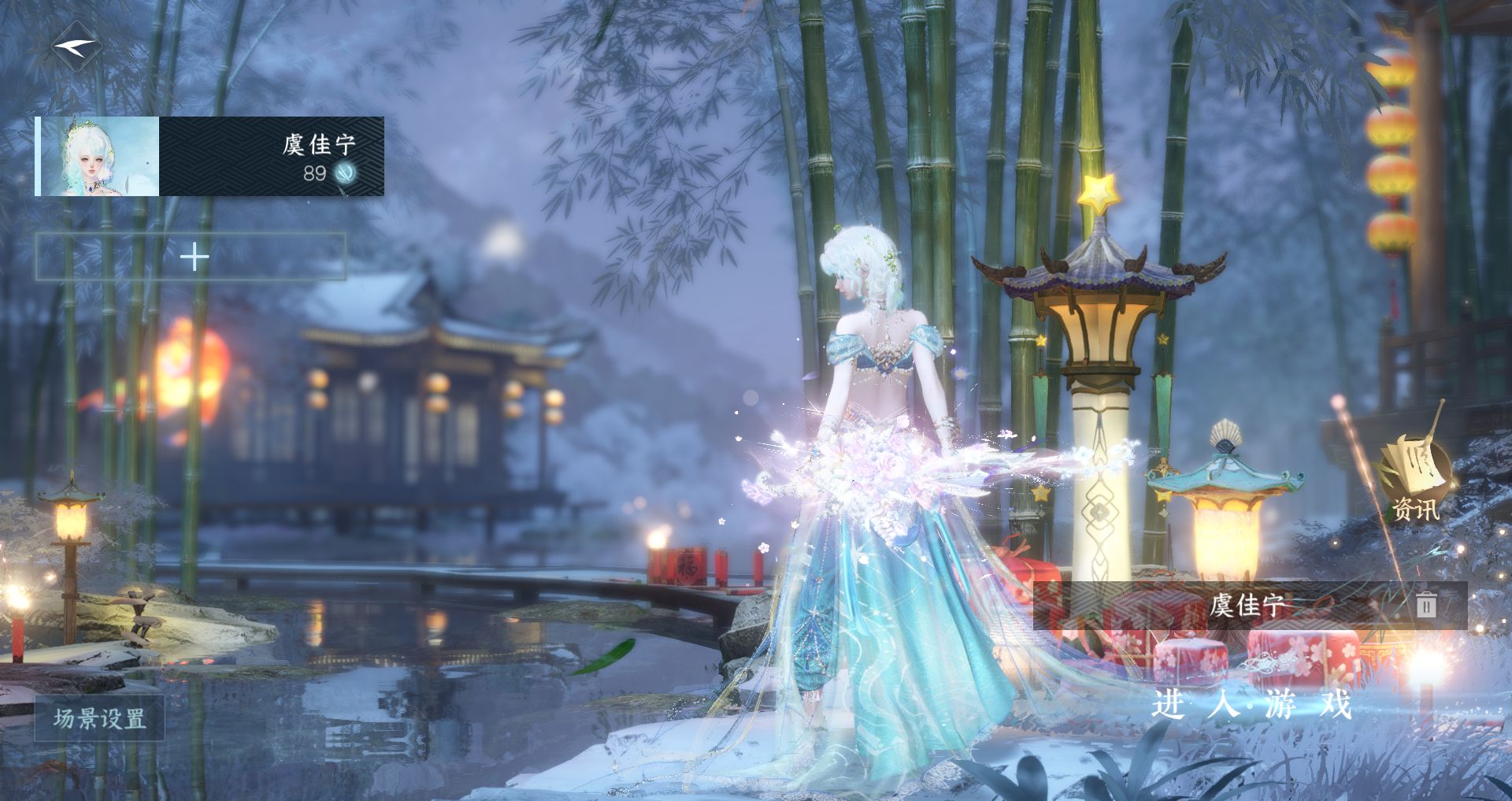Image resolution: width=1512 pixels, height=801 pixels.
Task: Select the 虞佳宁 level 89 character card
Action: (210, 157)
